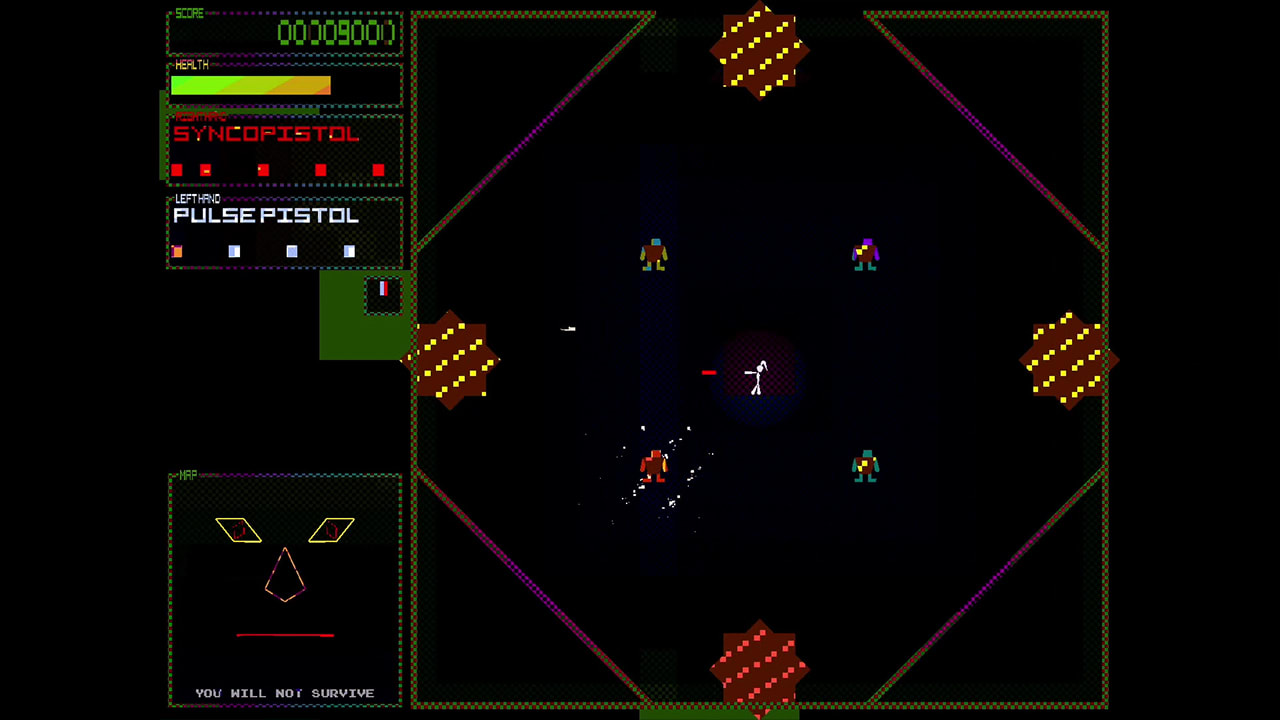Toggle the last blue PULSE PISTOL ammo pip
The width and height of the screenshot is (1280, 720).
click(x=348, y=252)
